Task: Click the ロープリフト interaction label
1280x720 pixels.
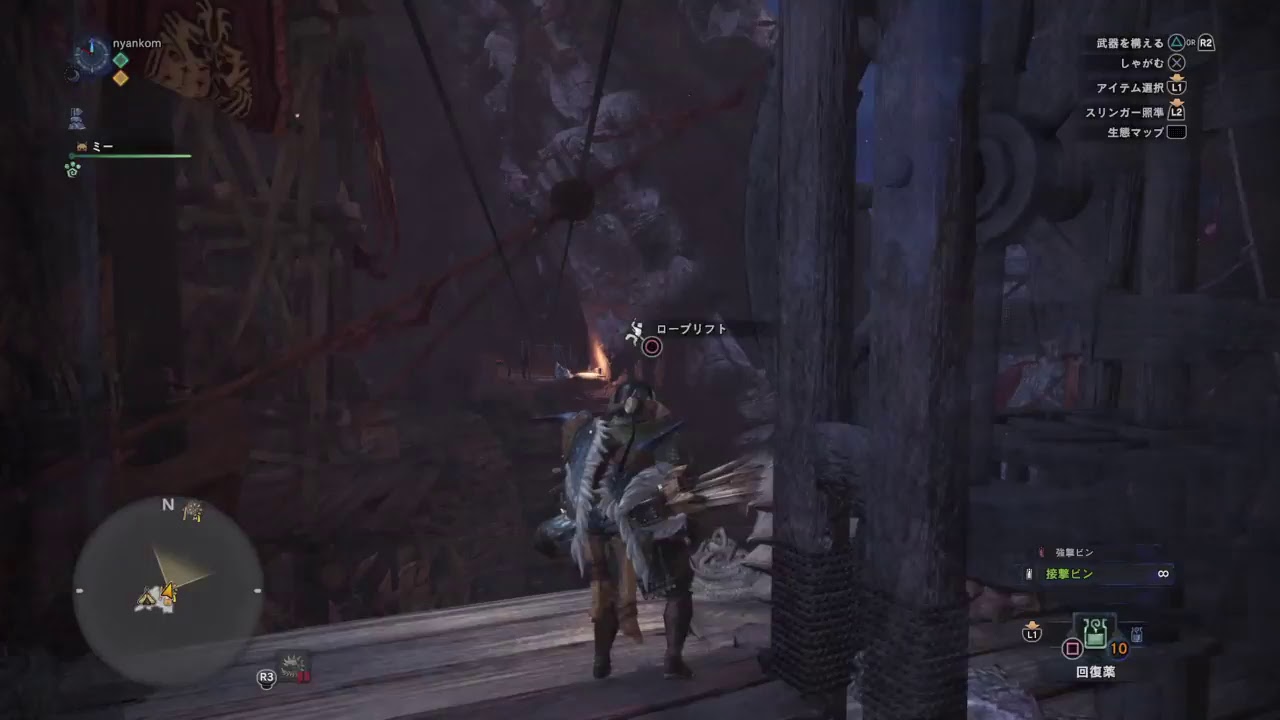Action: tap(690, 327)
